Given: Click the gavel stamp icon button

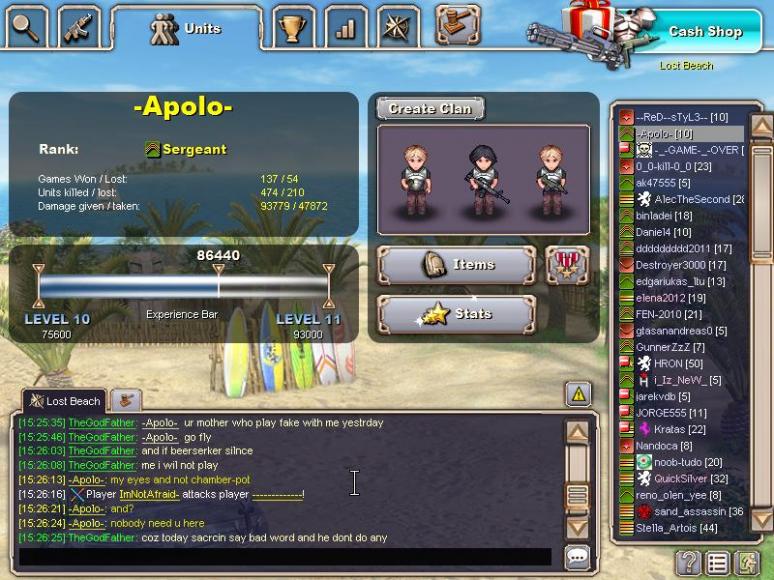Looking at the screenshot, I should [x=457, y=25].
